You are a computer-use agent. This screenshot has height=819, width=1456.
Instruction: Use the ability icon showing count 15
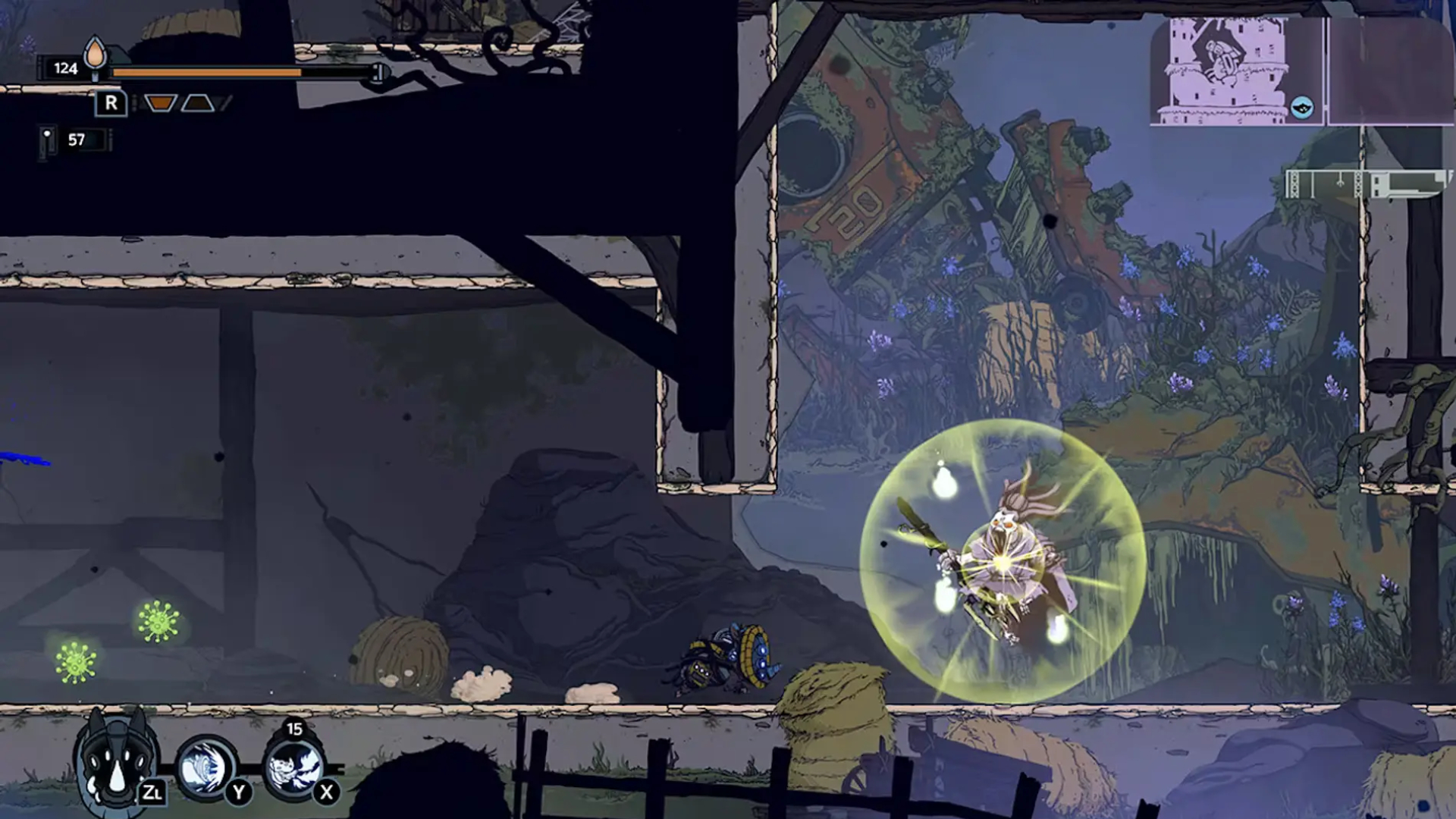pos(293,766)
